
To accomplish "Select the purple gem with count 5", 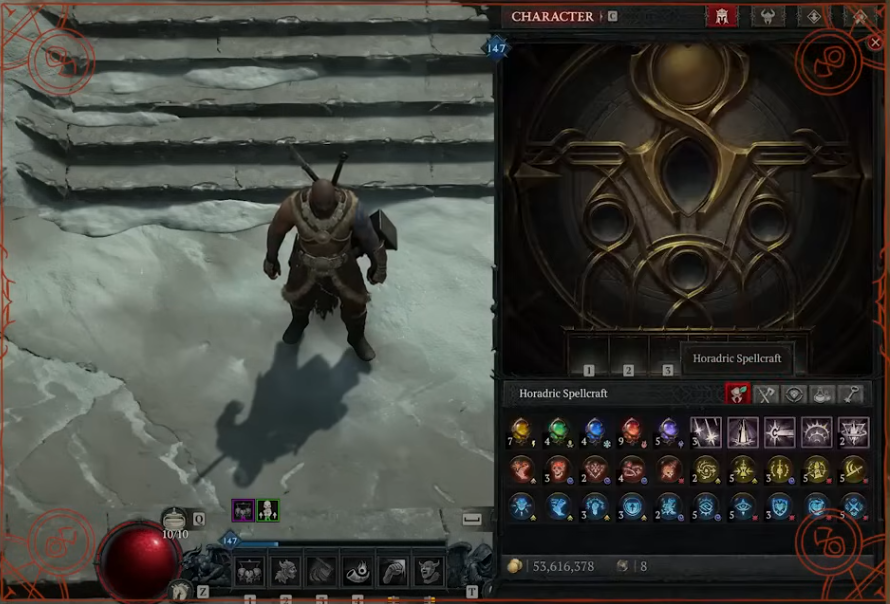I will click(669, 432).
